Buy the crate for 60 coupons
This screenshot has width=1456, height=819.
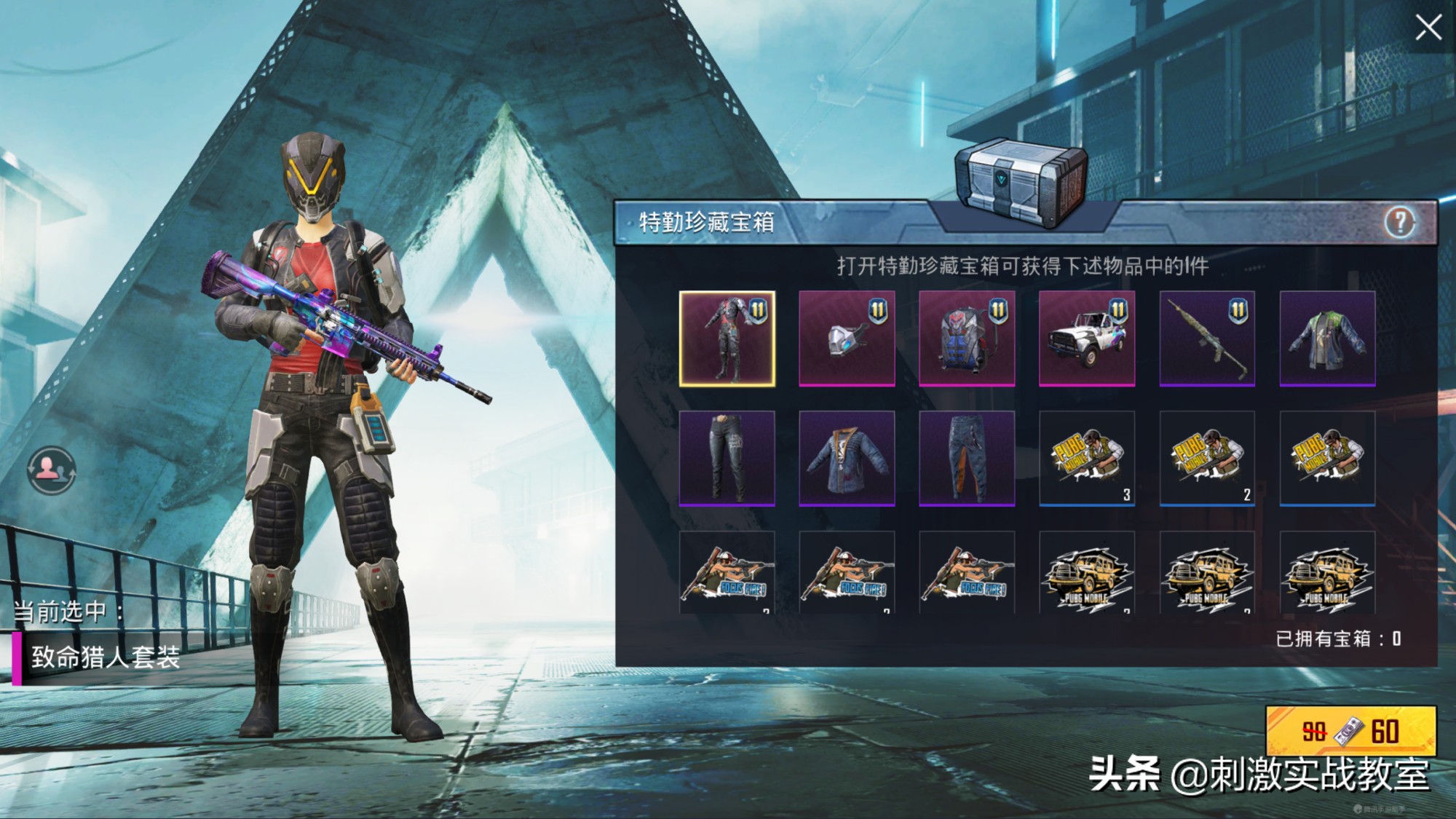click(1351, 731)
